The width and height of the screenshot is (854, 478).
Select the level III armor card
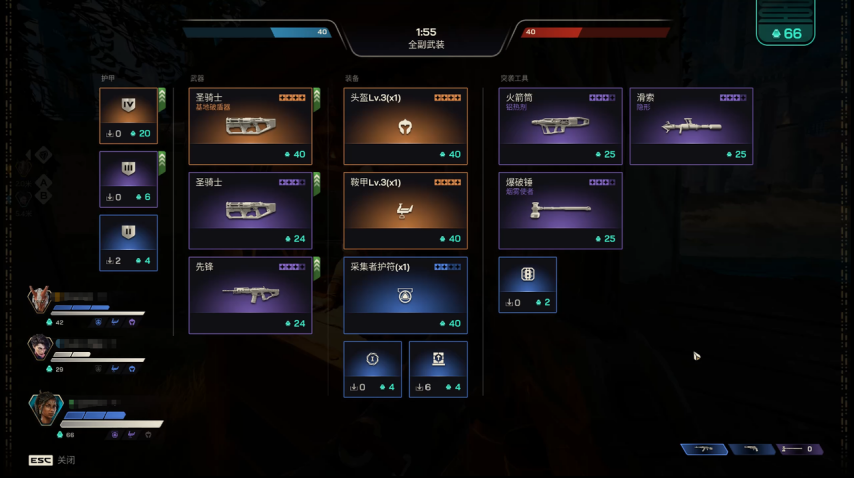(x=128, y=179)
